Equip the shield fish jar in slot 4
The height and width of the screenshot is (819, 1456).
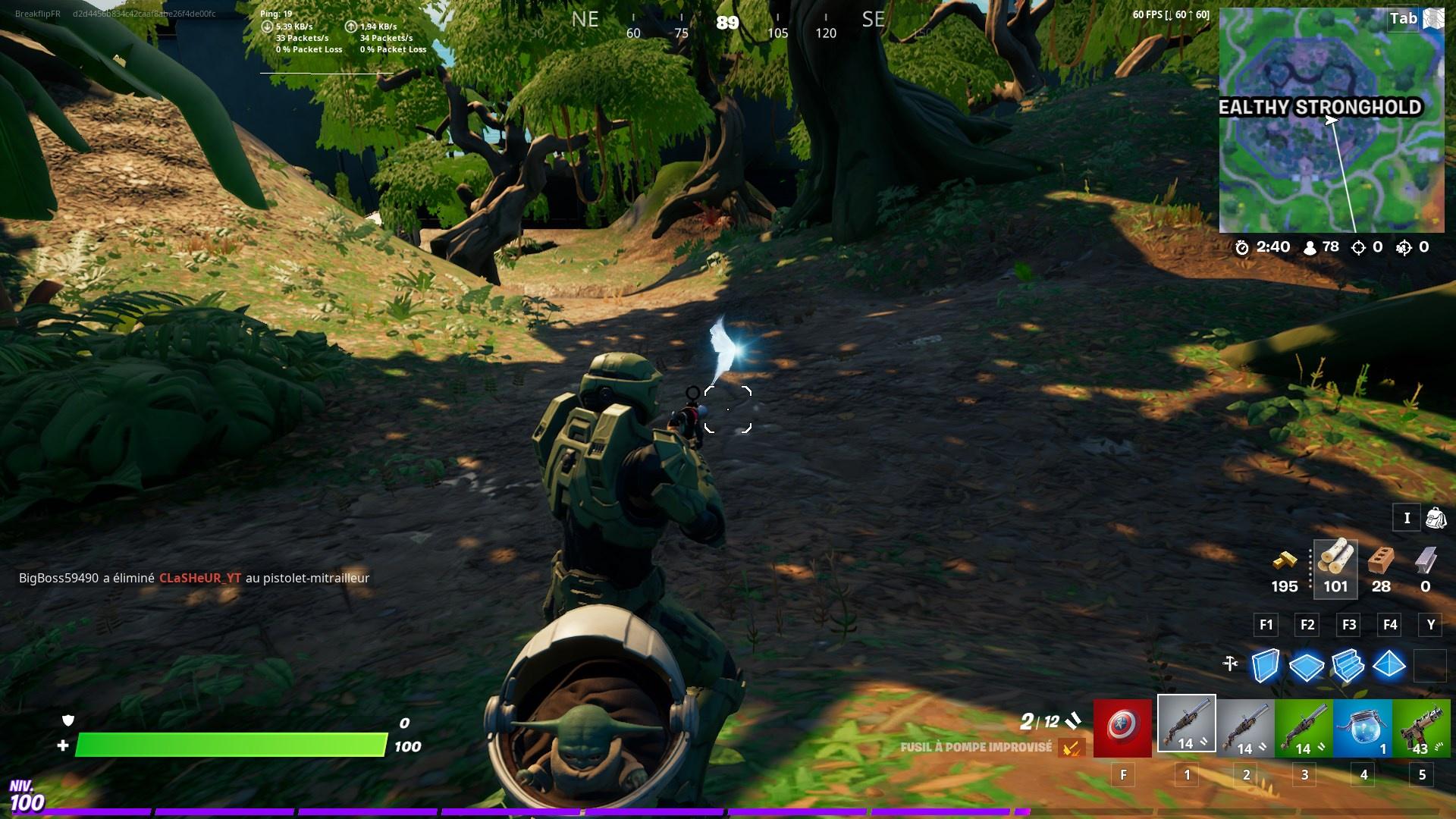point(1364,729)
